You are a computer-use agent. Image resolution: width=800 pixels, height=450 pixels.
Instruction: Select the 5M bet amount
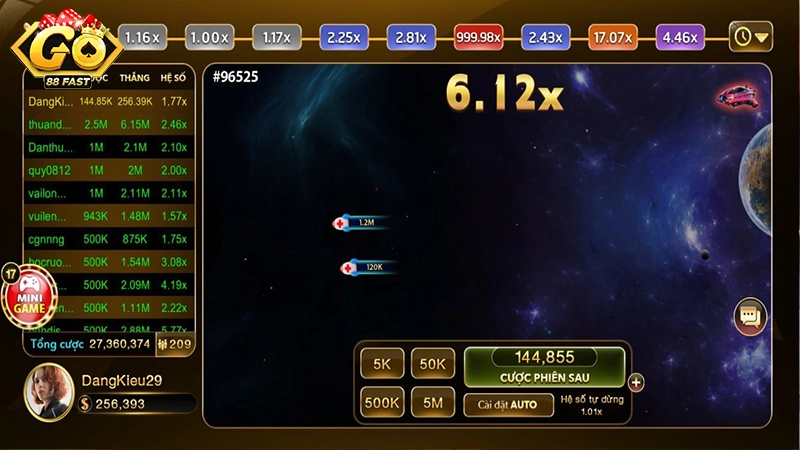(x=432, y=404)
